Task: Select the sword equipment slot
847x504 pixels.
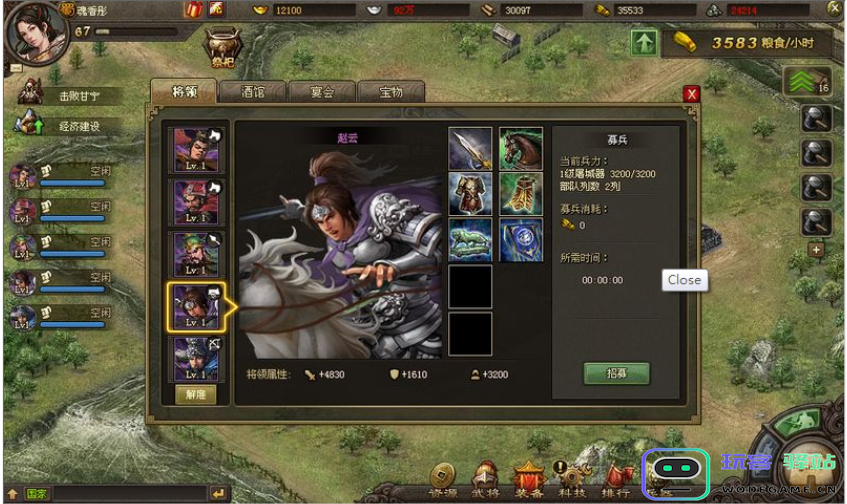Action: (x=470, y=149)
